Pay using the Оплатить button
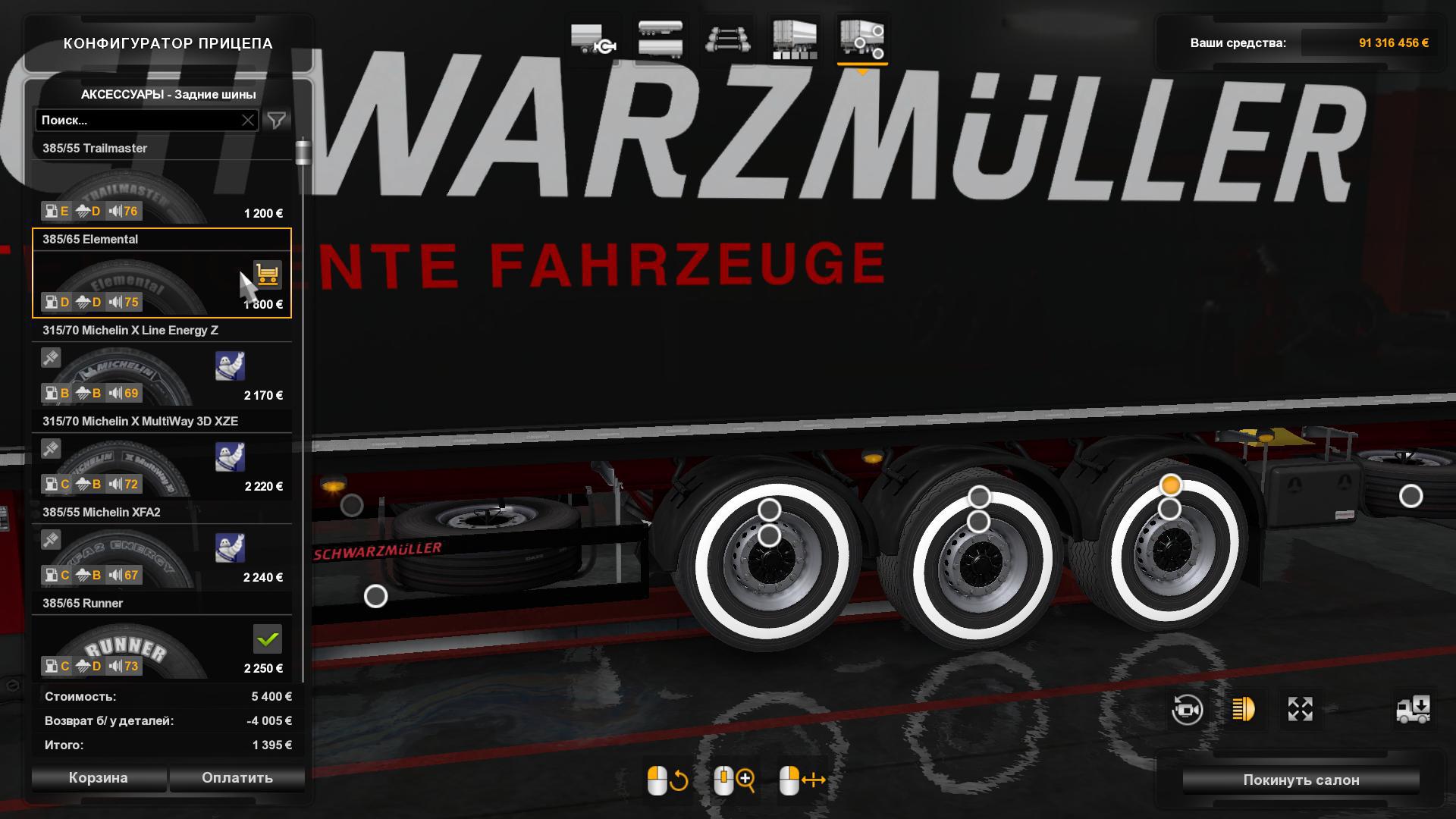The height and width of the screenshot is (819, 1456). pos(237,778)
